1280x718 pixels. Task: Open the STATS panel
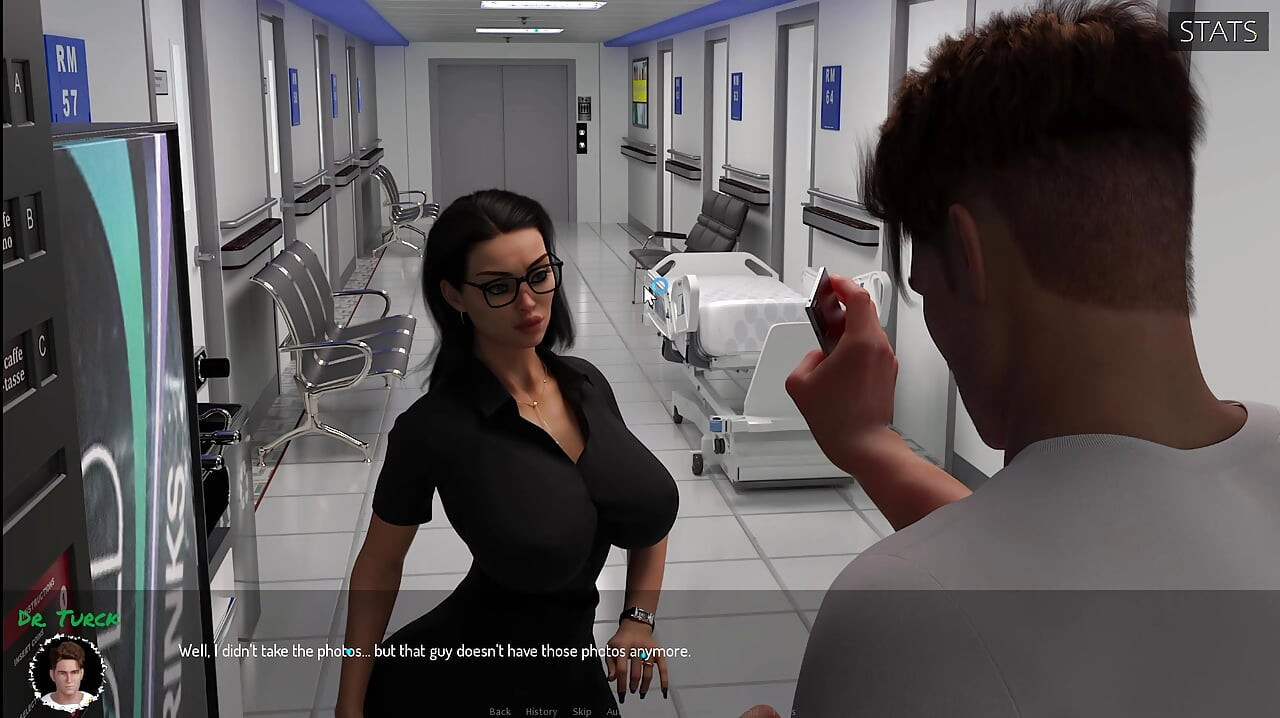1217,31
